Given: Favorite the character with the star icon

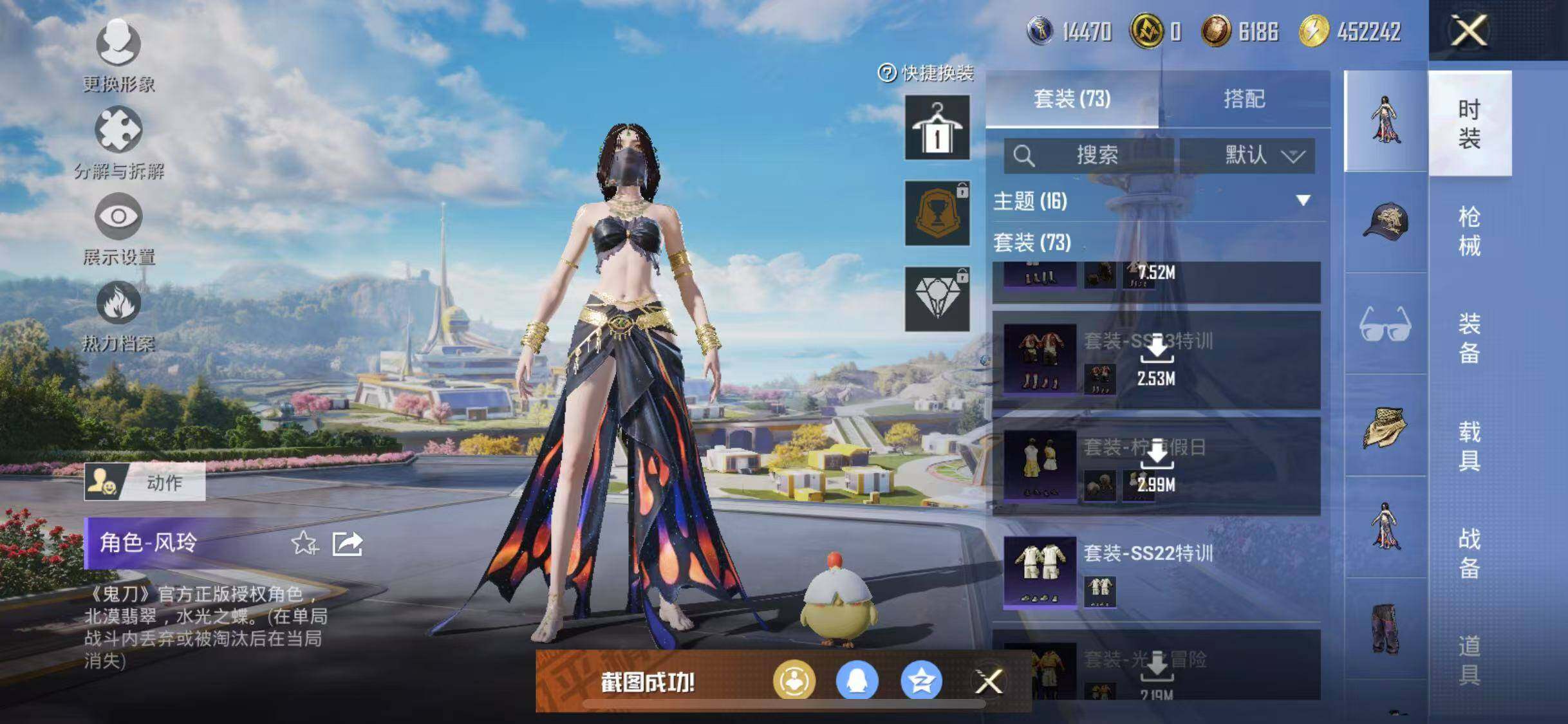Looking at the screenshot, I should [x=304, y=544].
